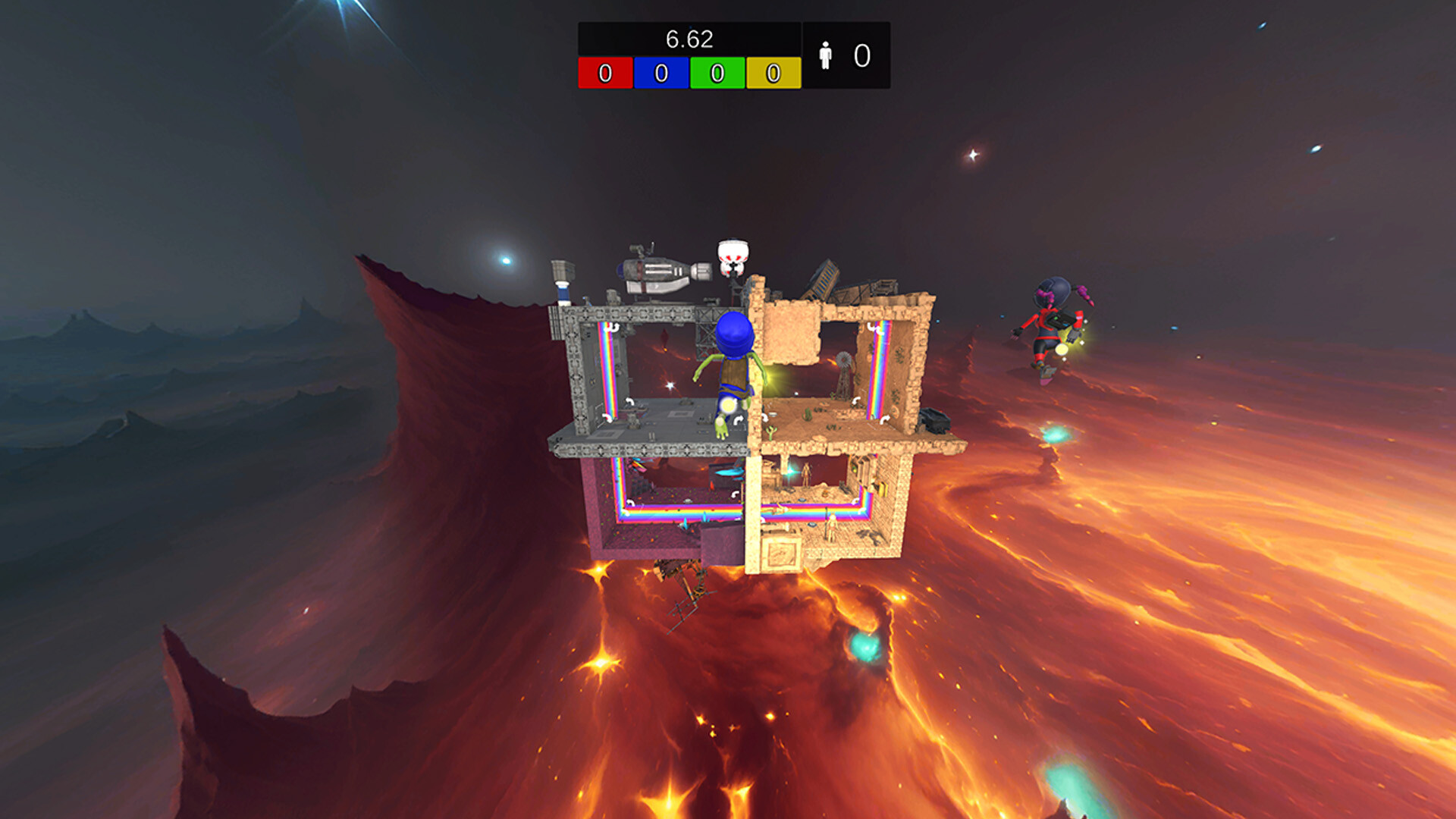Click the skeleton standing in the sand room

click(805, 474)
